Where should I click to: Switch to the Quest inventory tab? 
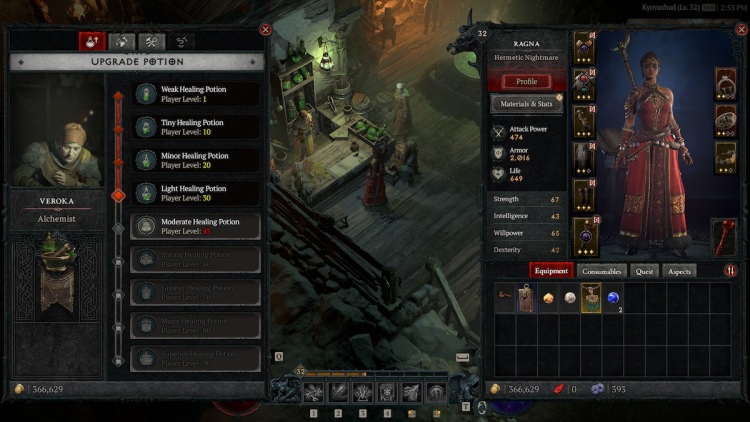pos(644,271)
